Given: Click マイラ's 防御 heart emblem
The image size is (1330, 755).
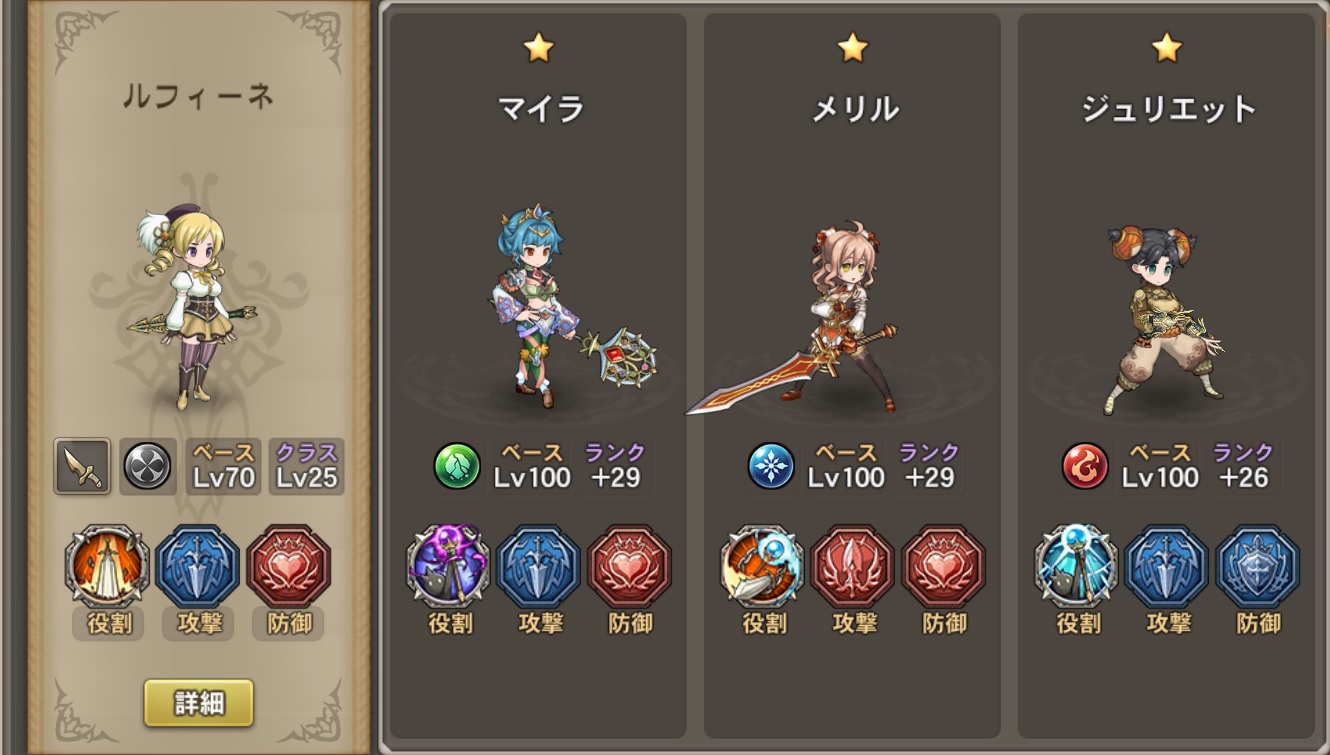Looking at the screenshot, I should point(631,566).
